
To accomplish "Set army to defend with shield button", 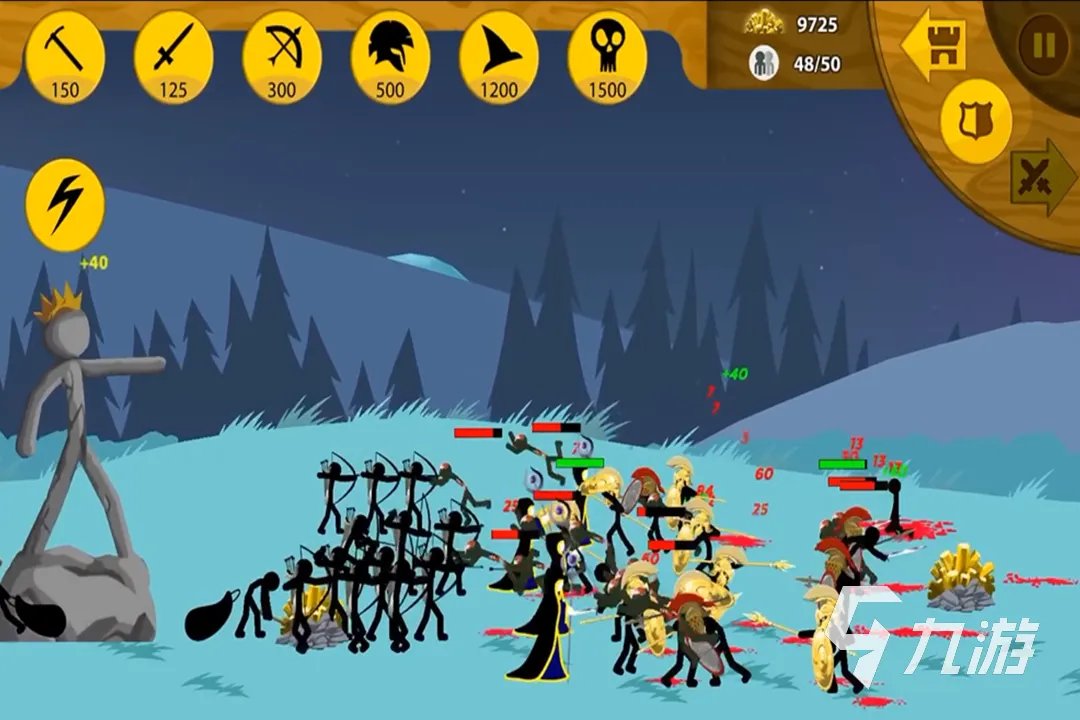I will 975,122.
